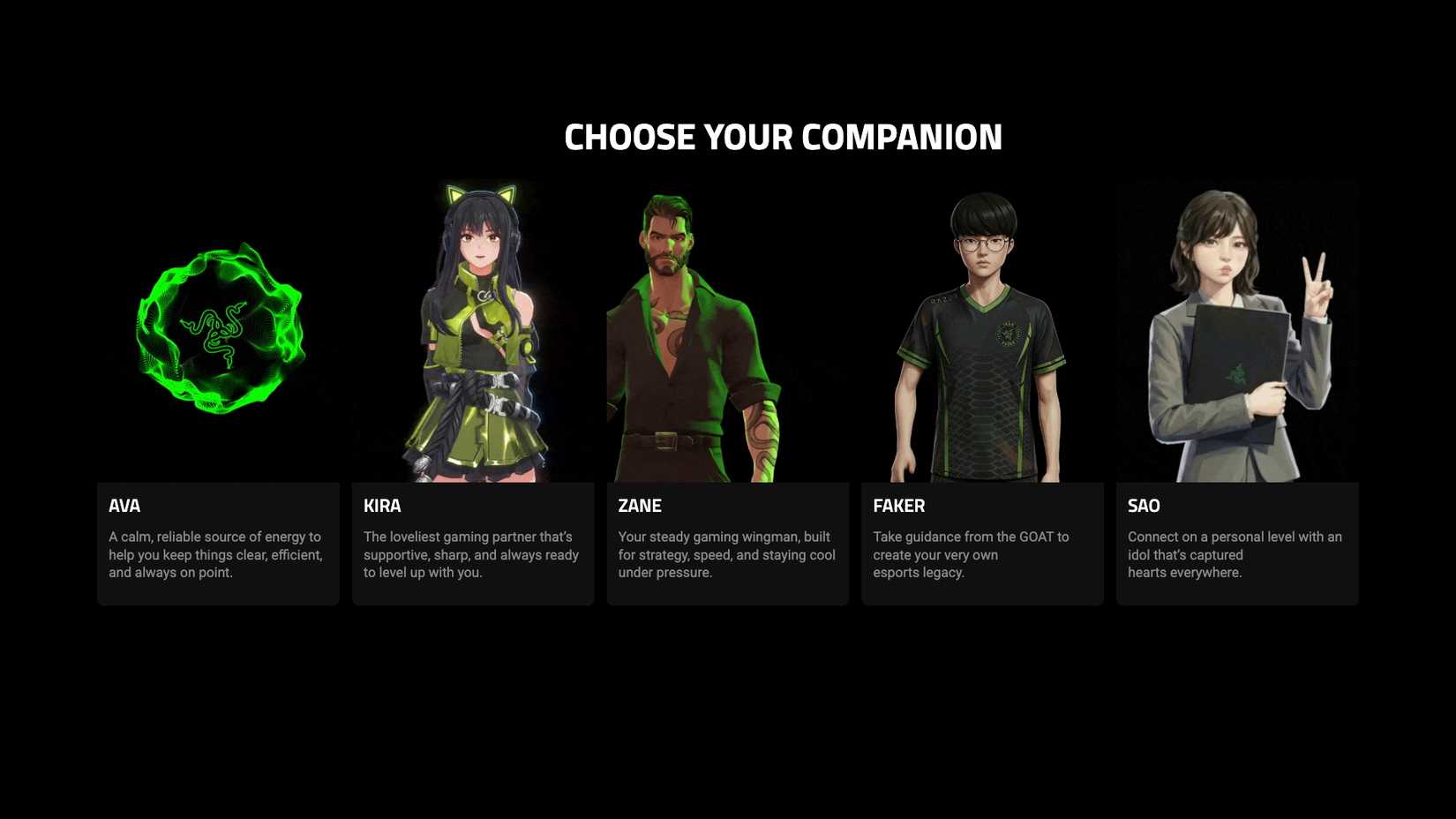The width and height of the screenshot is (1456, 819).
Task: Click the description text under FAKER
Action: click(x=971, y=554)
